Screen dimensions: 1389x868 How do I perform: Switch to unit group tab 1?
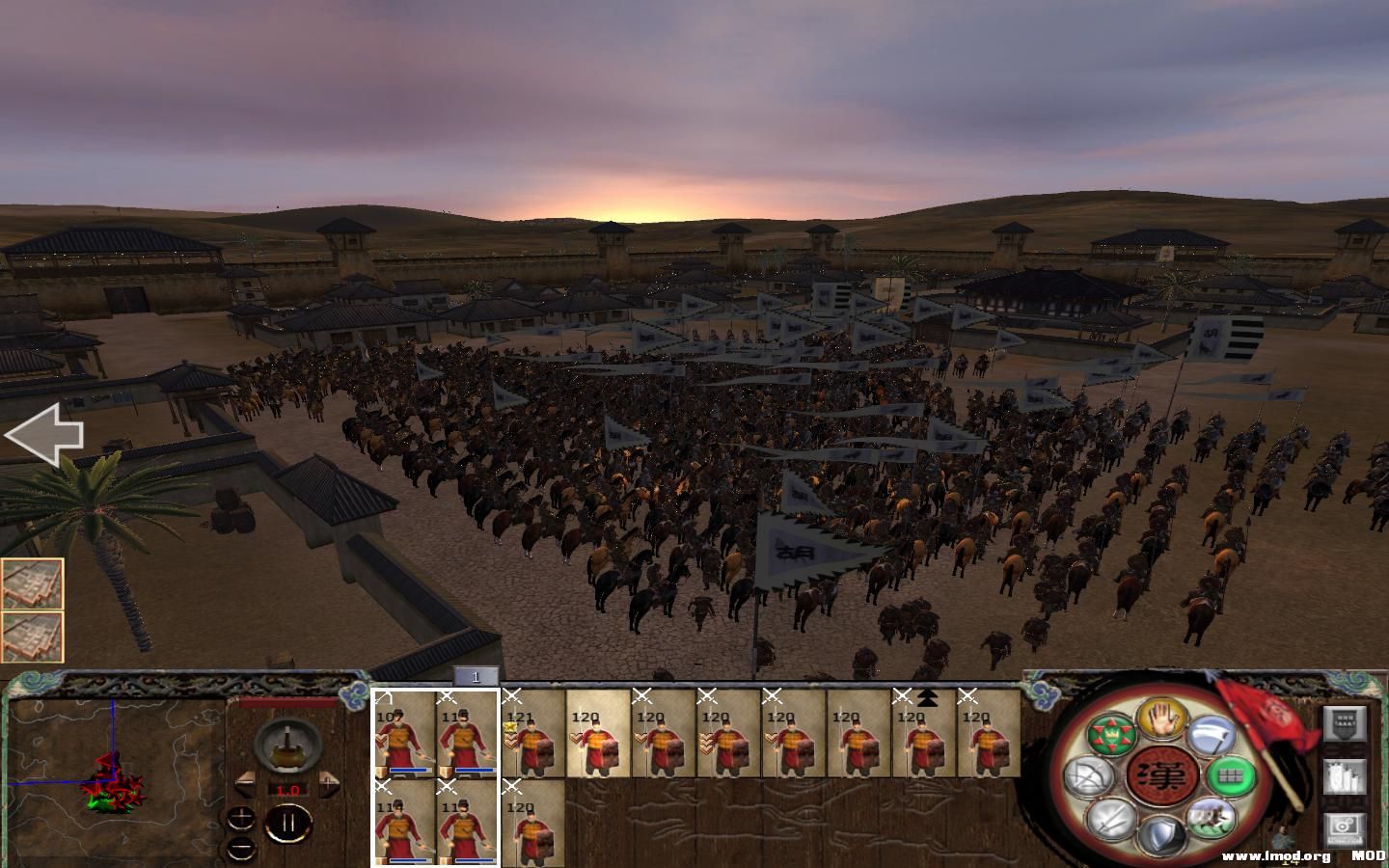pyautogui.click(x=476, y=678)
